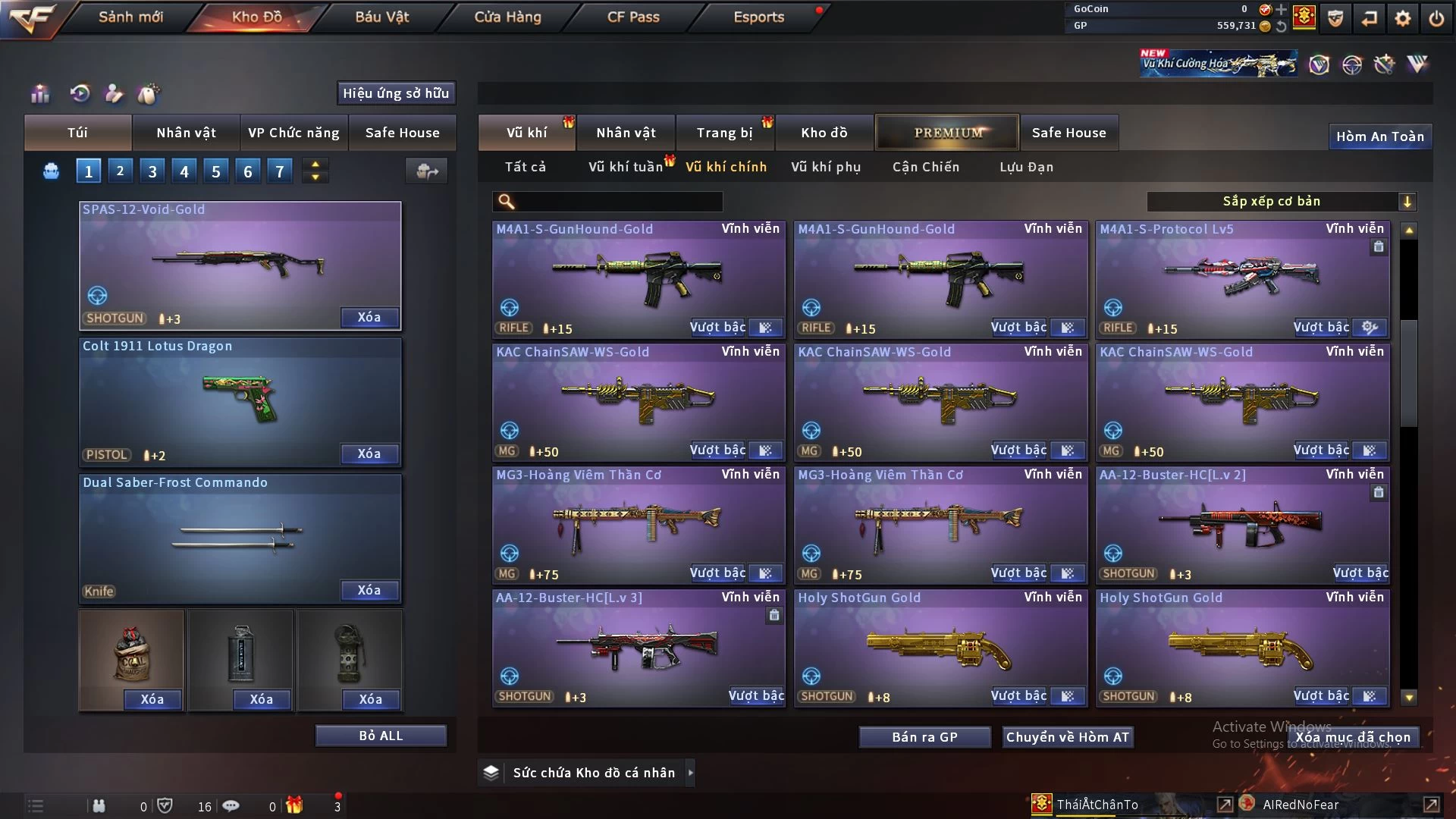Expand Sức chứa Kho đồ cá nhân
Screen dimensions: 1456x819
690,773
